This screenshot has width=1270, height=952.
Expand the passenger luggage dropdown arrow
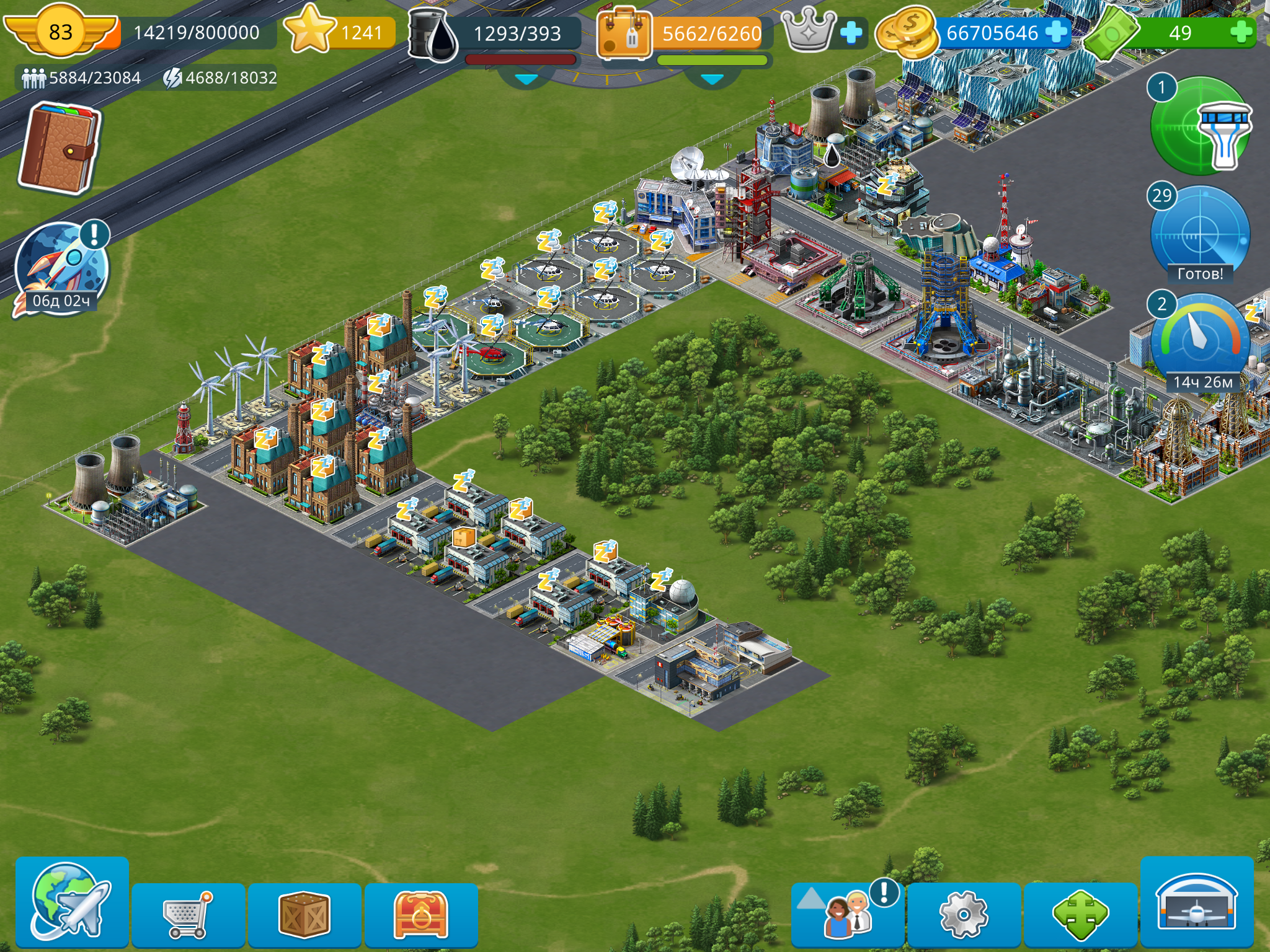point(712,79)
